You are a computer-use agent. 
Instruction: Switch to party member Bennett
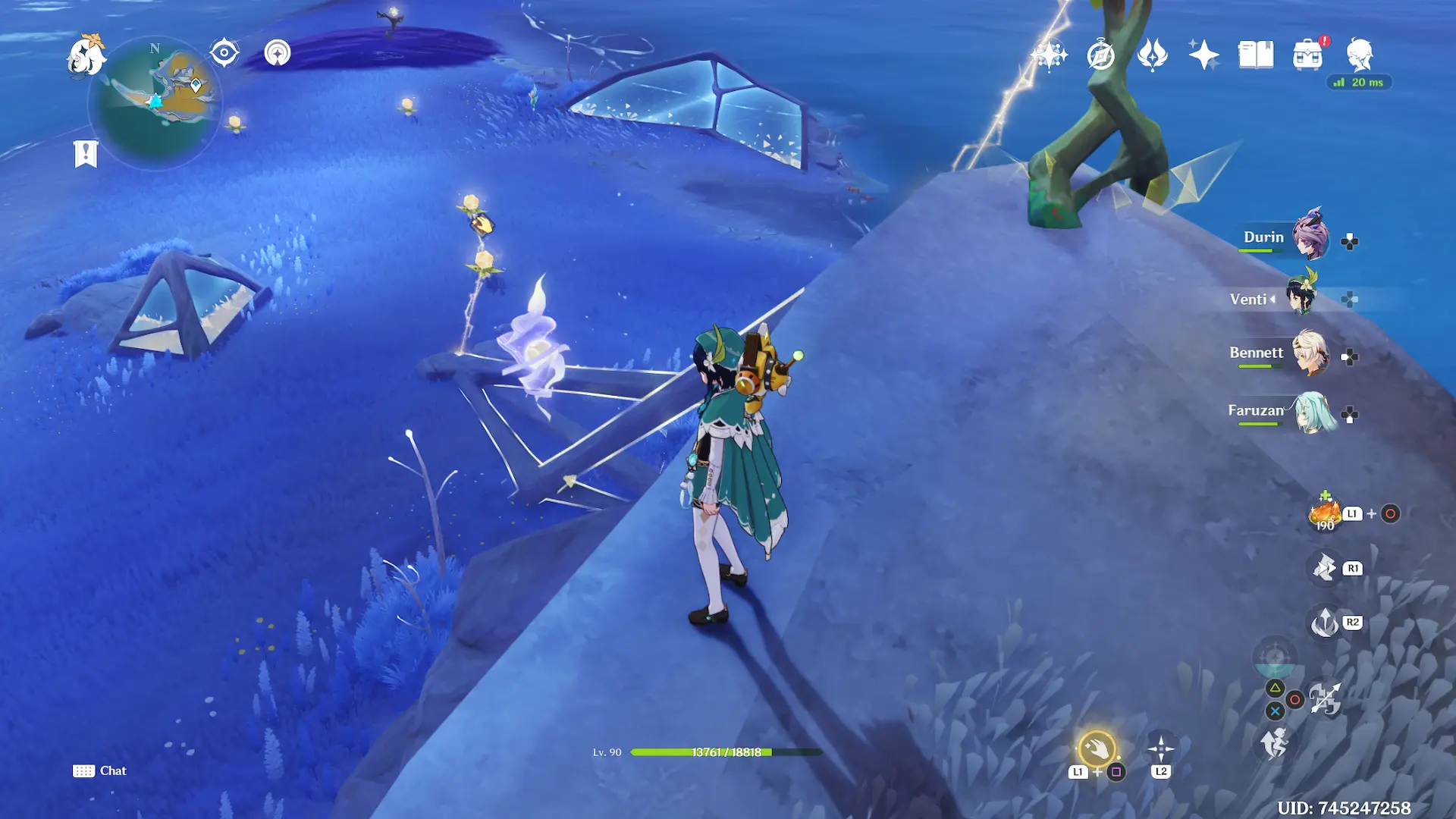click(1309, 353)
